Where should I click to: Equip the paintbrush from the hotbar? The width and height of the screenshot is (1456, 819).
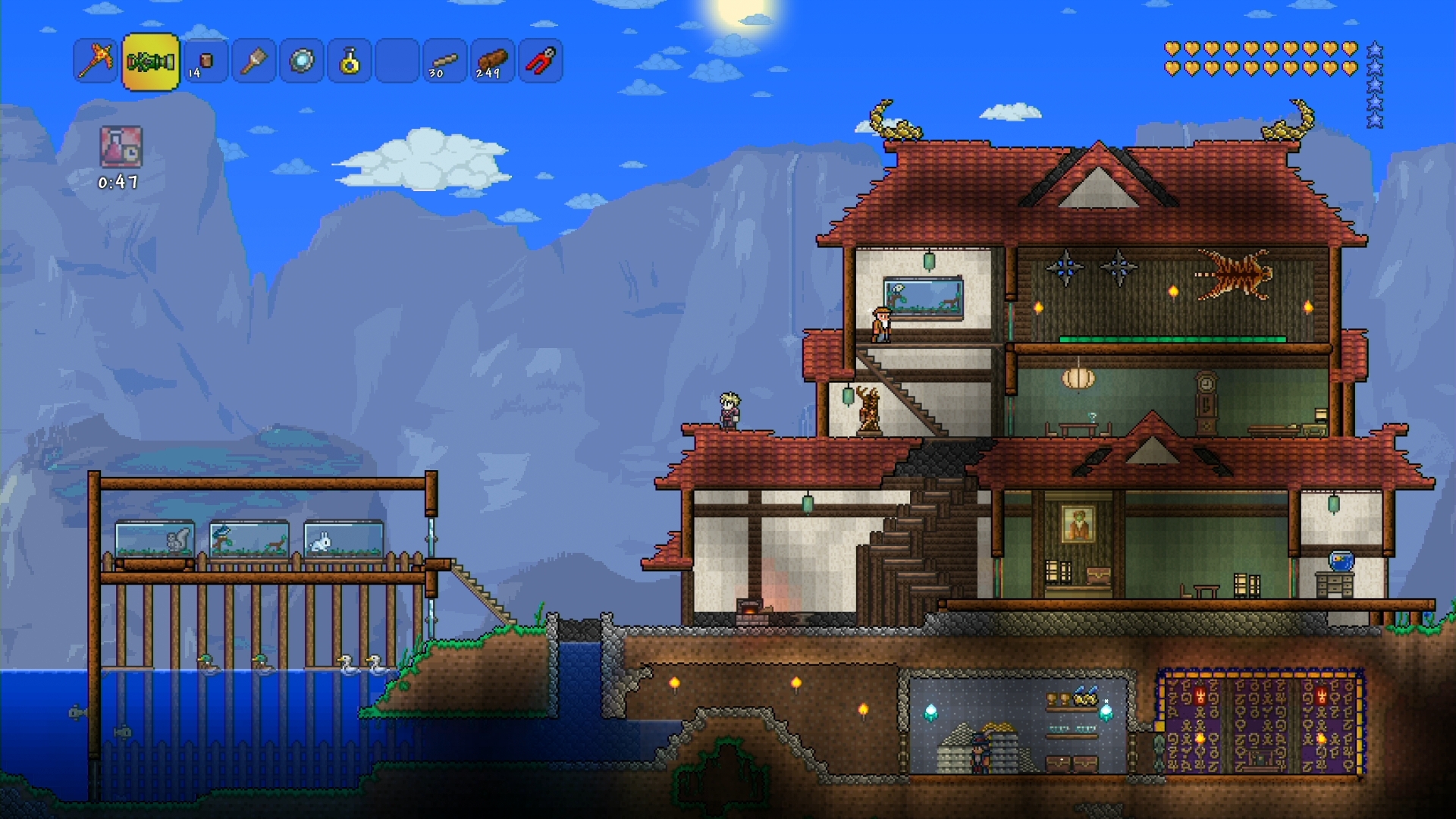[x=253, y=61]
